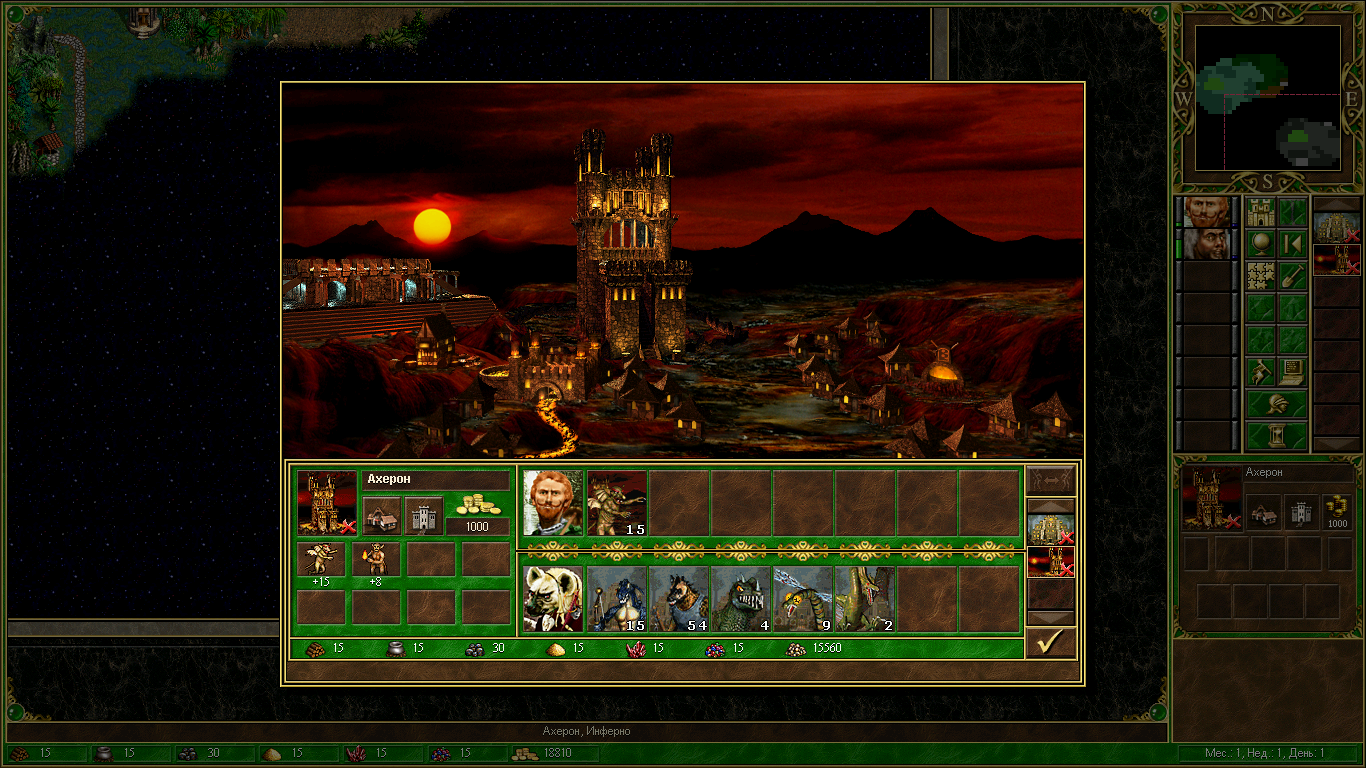1366x768 pixels.
Task: Click the split troops arrow button
Action: click(x=1050, y=480)
